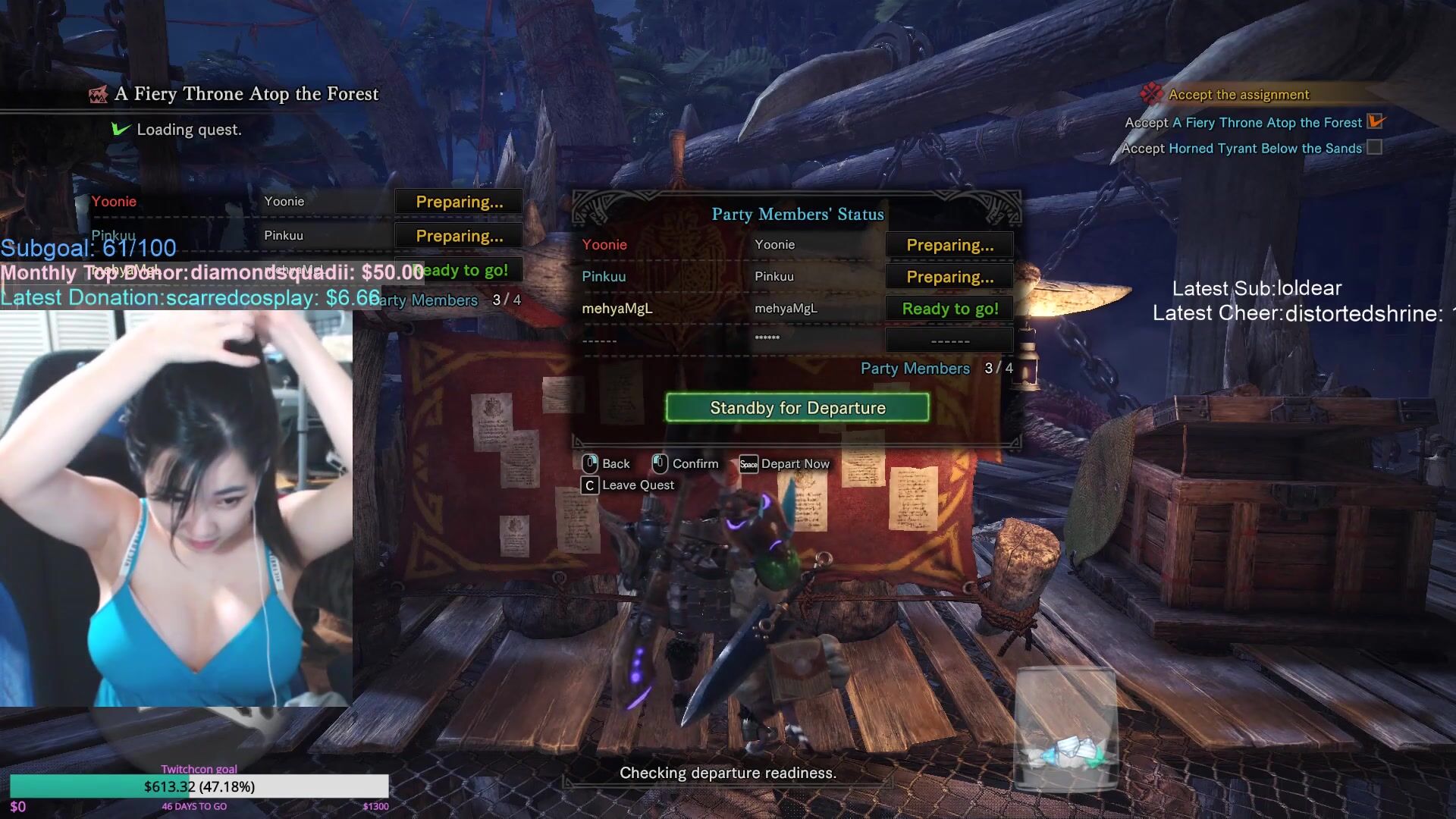Viewport: 1456px width, 819px height.
Task: Select Pinkuu's row in the party status panel
Action: (796, 277)
